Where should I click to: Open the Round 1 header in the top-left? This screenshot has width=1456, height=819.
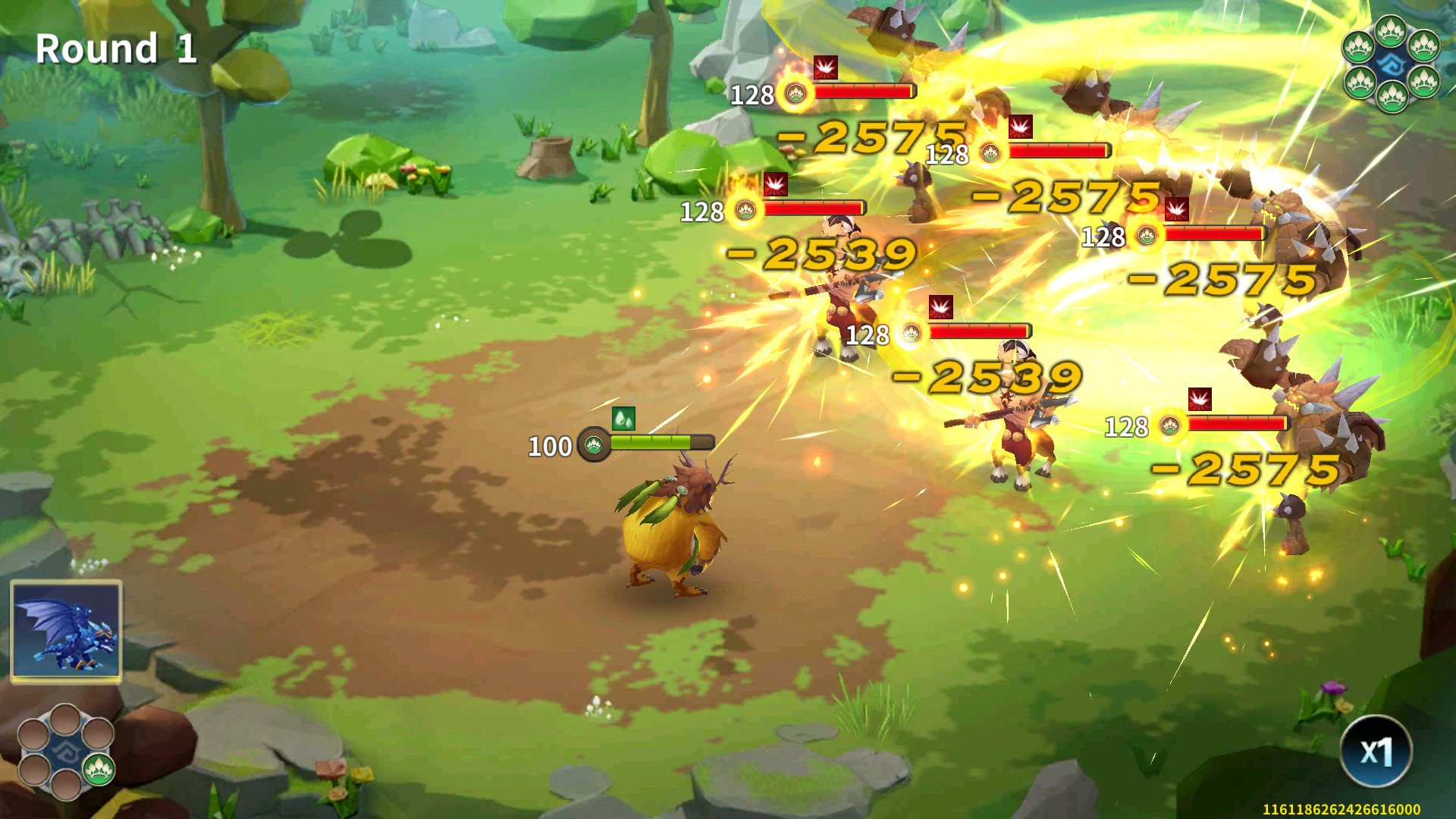[x=117, y=50]
